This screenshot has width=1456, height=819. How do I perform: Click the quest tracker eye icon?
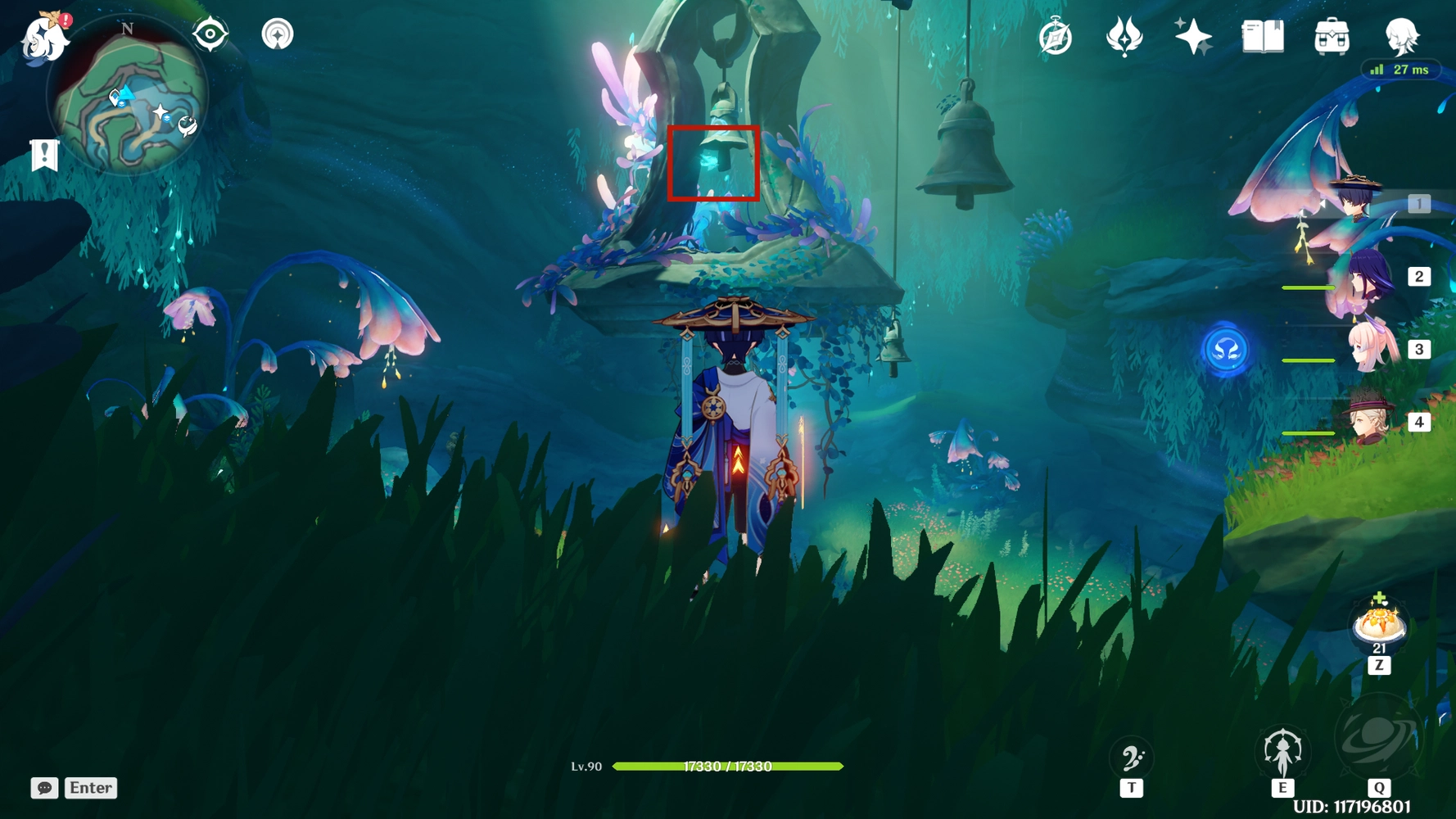[211, 35]
